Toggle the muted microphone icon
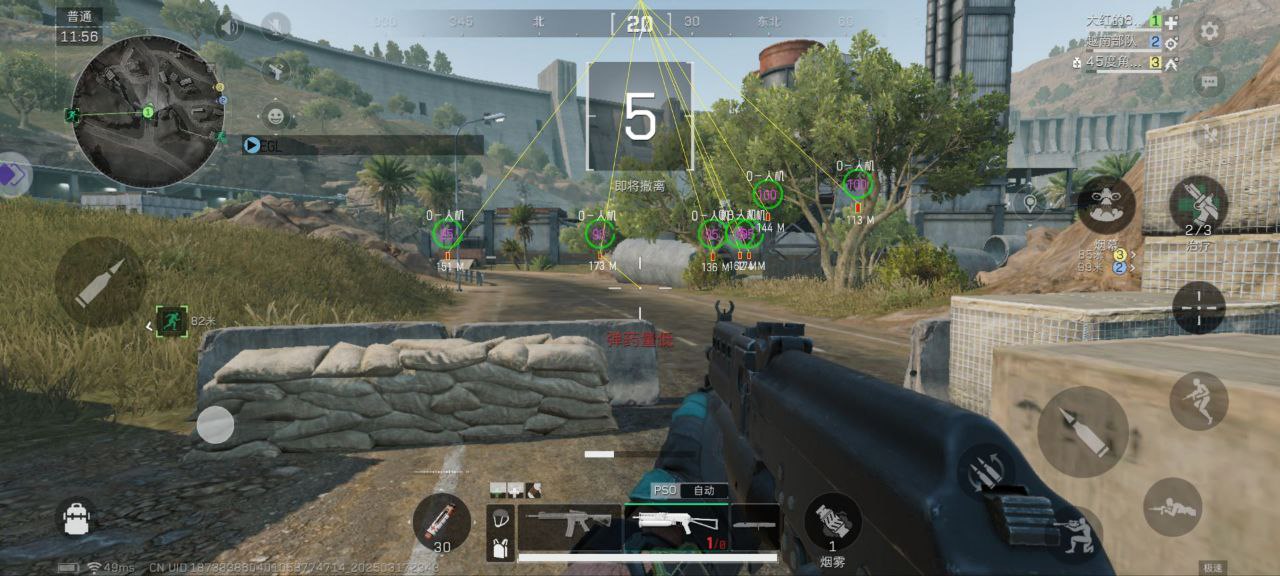Viewport: 1280px width, 576px height. [x=276, y=26]
